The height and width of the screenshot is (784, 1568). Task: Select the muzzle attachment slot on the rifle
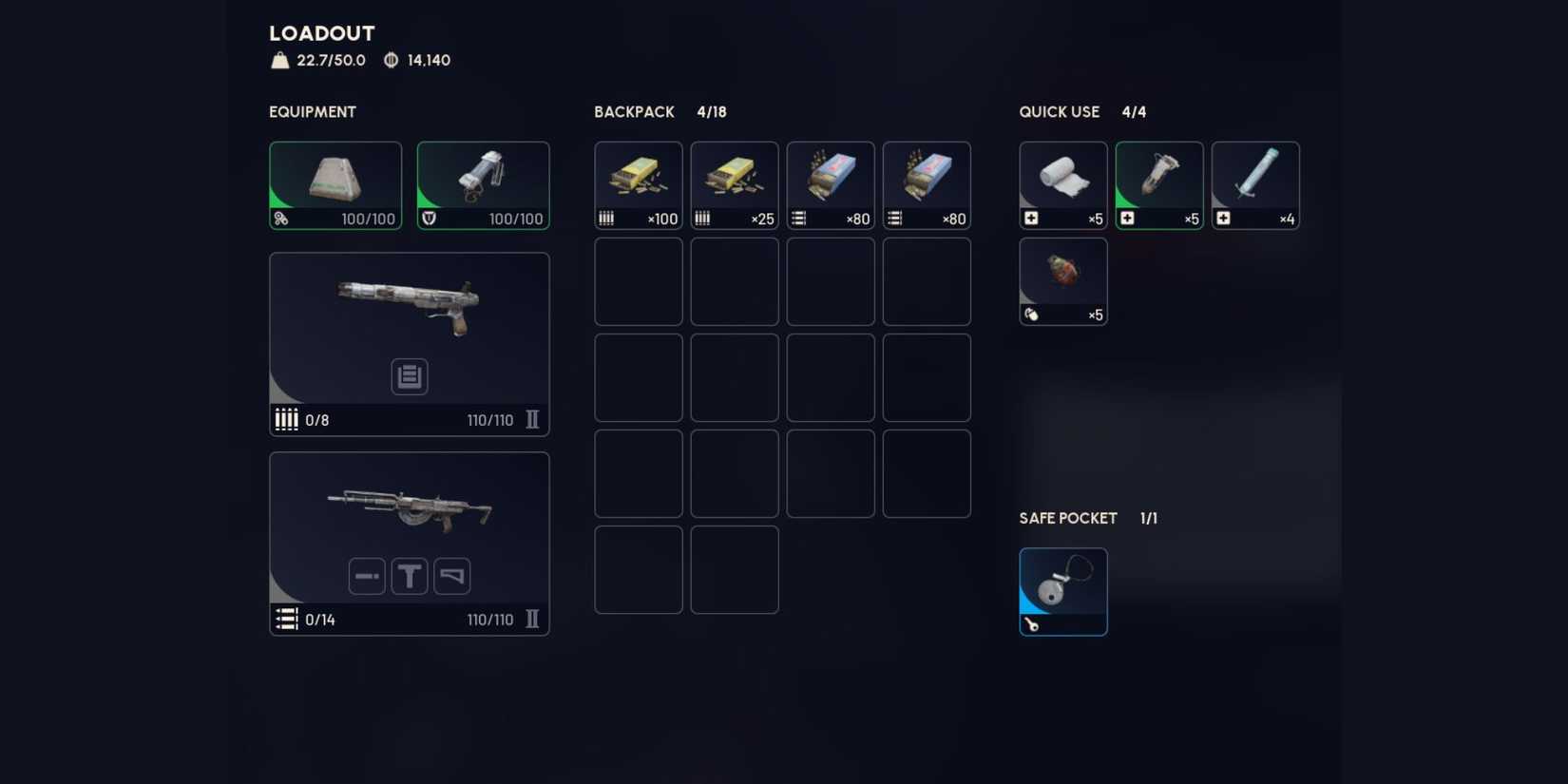click(366, 575)
